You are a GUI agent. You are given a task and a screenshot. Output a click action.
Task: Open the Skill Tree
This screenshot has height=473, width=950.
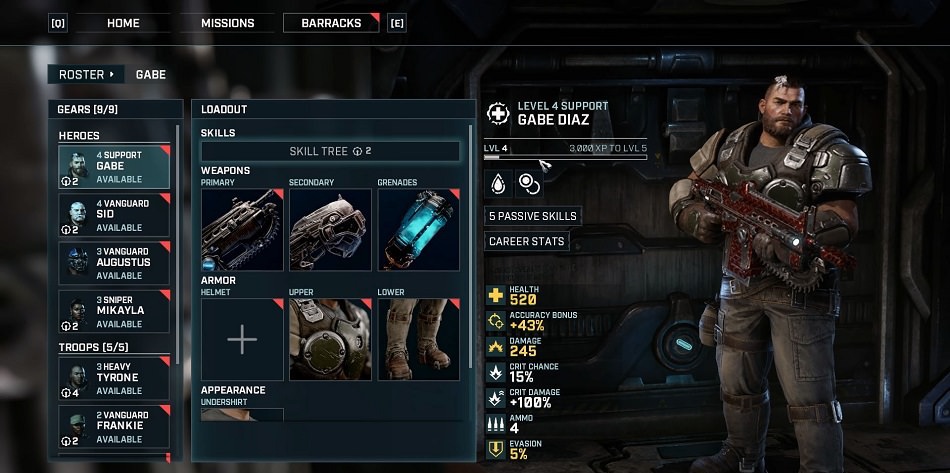[330, 151]
